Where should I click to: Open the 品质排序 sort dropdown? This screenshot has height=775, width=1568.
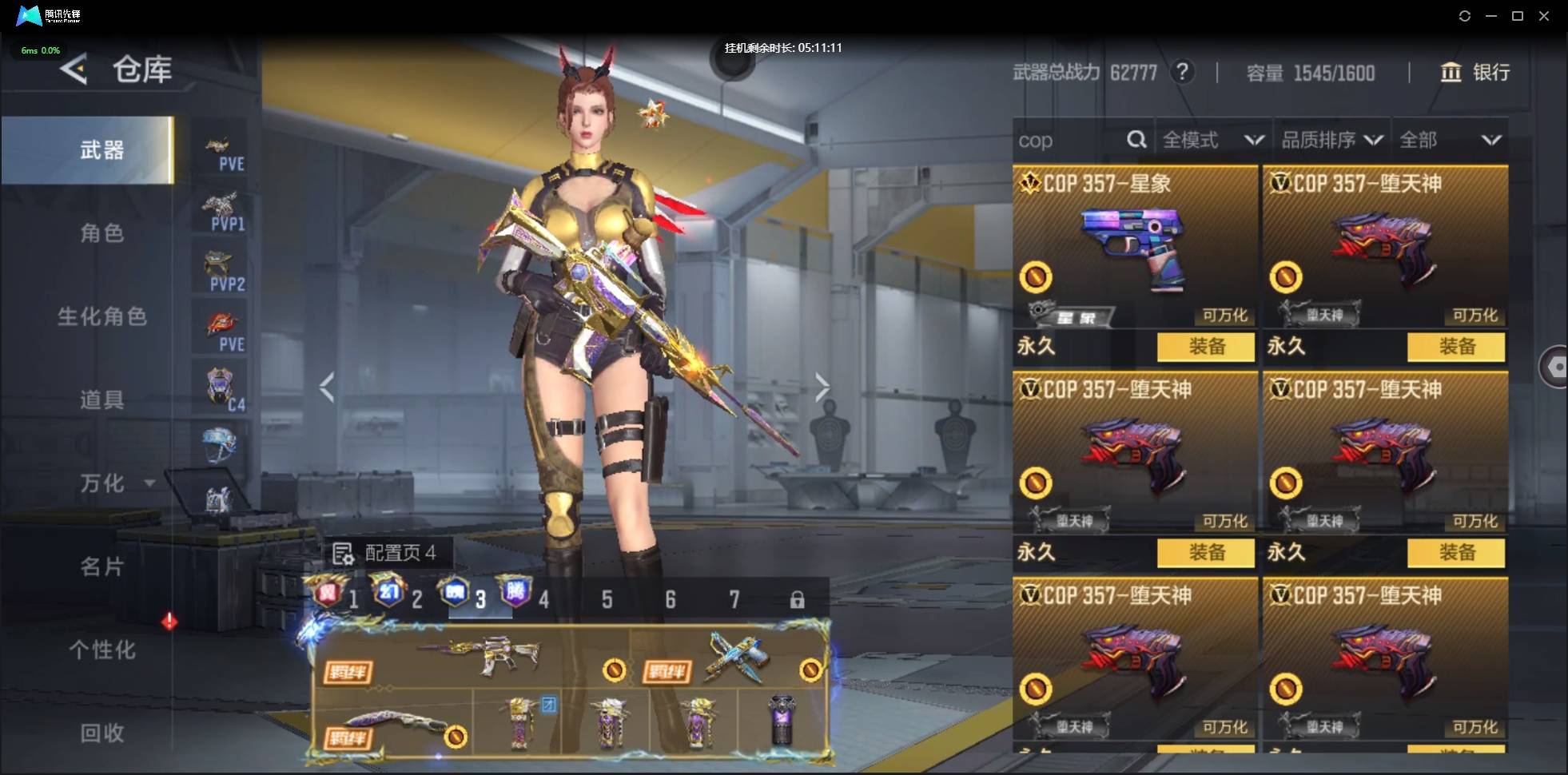(1331, 141)
